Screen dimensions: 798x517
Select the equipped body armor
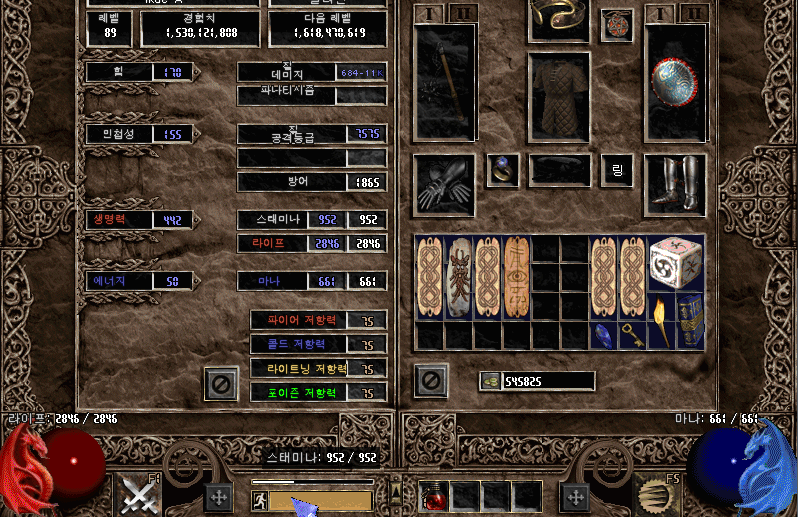[559, 96]
